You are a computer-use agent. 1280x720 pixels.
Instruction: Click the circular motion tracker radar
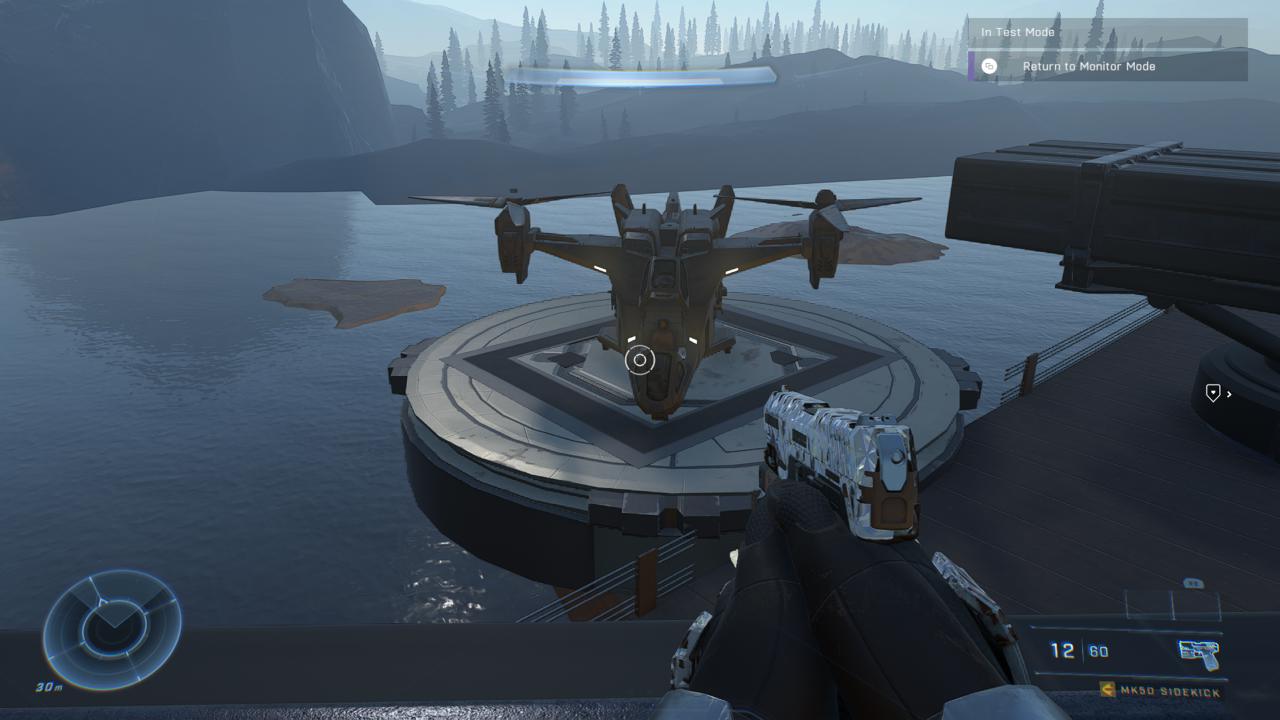[x=111, y=629]
